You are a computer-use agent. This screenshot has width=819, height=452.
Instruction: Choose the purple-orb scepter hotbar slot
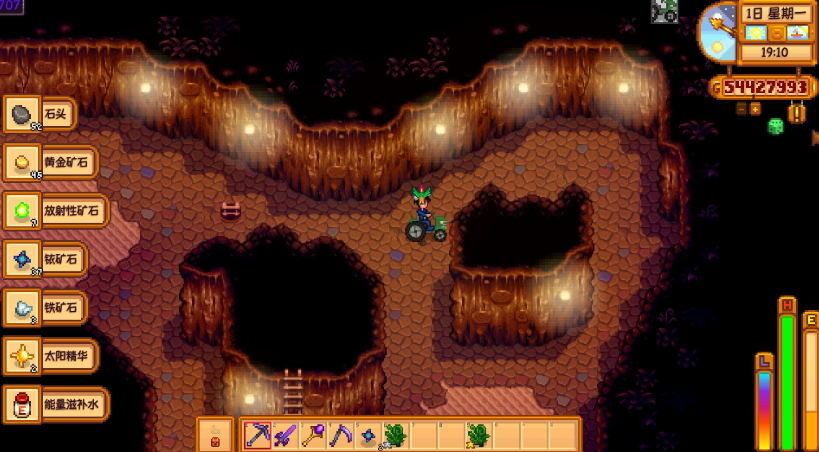pos(313,435)
